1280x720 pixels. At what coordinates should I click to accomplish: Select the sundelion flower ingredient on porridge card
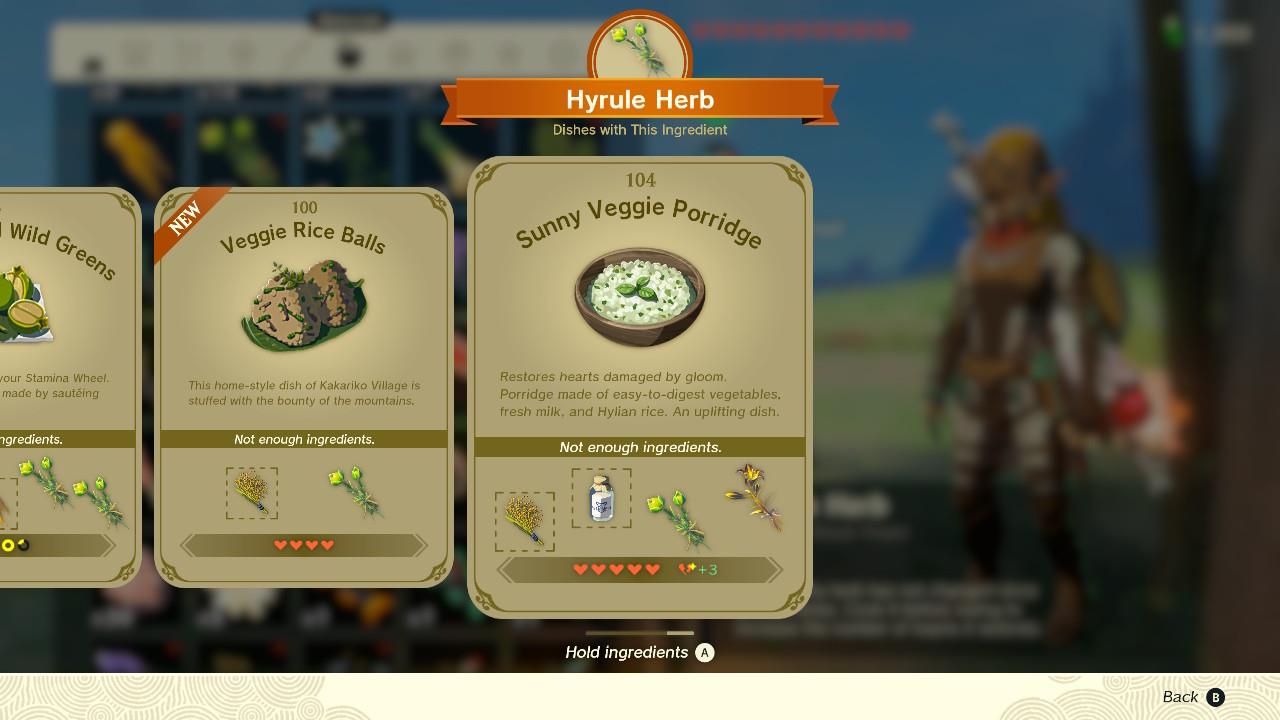[753, 497]
